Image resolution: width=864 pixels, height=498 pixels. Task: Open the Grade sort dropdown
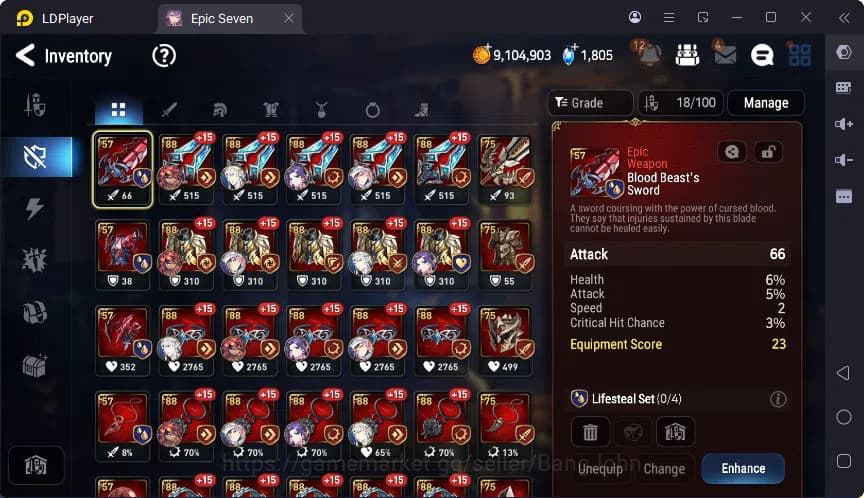[590, 103]
